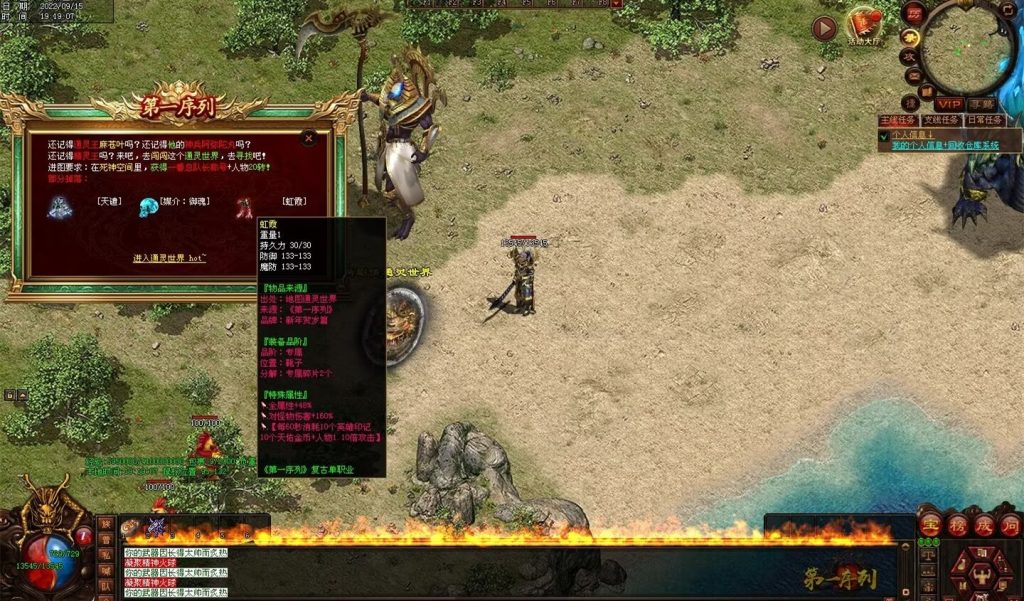Screen dimensions: 1024x601
Task: Open the 成 achievement button
Action: (983, 525)
